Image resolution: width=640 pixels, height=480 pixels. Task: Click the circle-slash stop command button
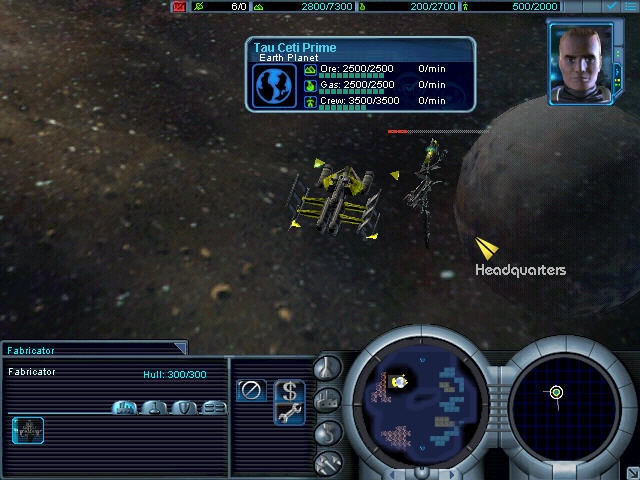click(x=252, y=390)
